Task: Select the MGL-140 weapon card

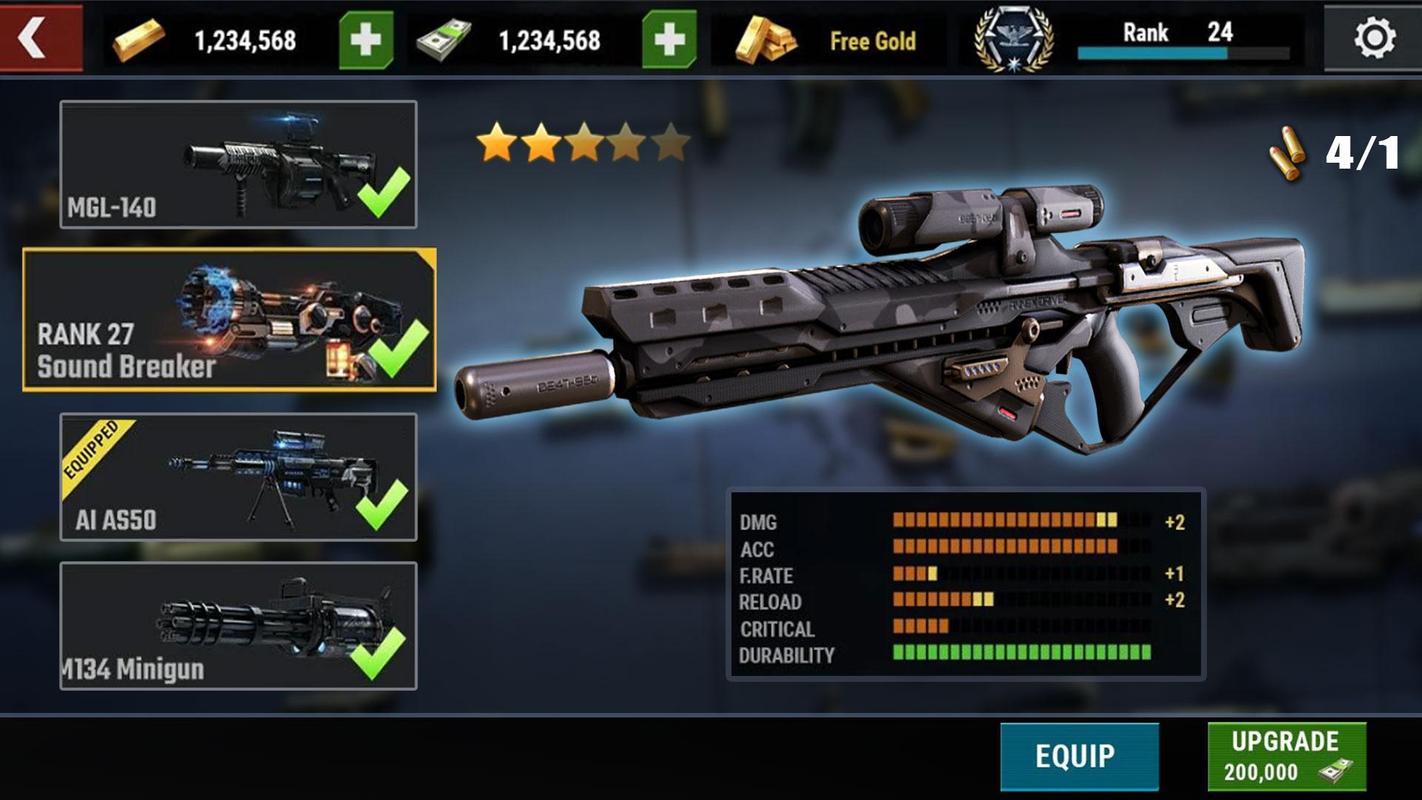Action: [x=238, y=165]
